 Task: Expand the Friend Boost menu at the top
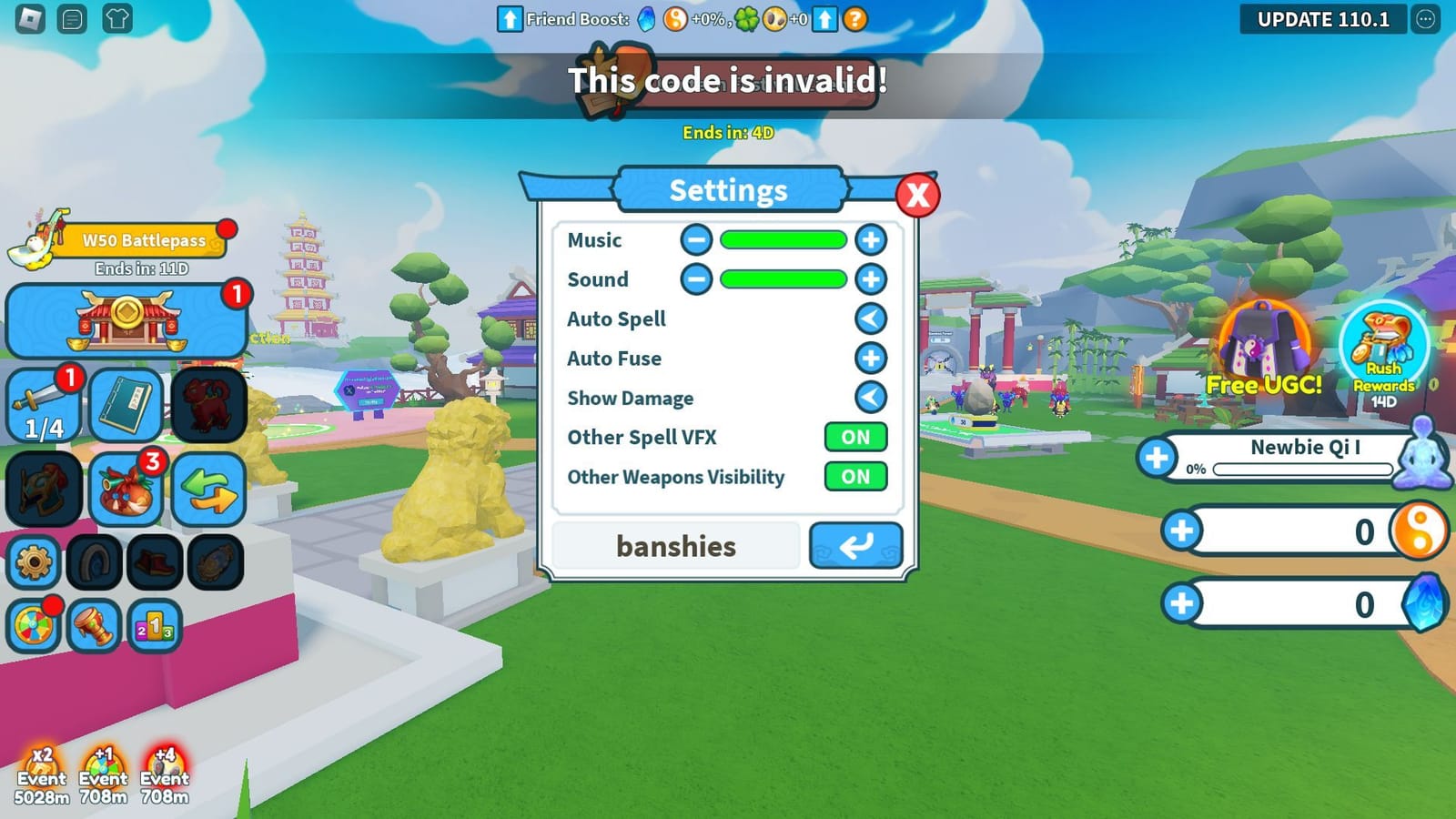click(x=511, y=18)
